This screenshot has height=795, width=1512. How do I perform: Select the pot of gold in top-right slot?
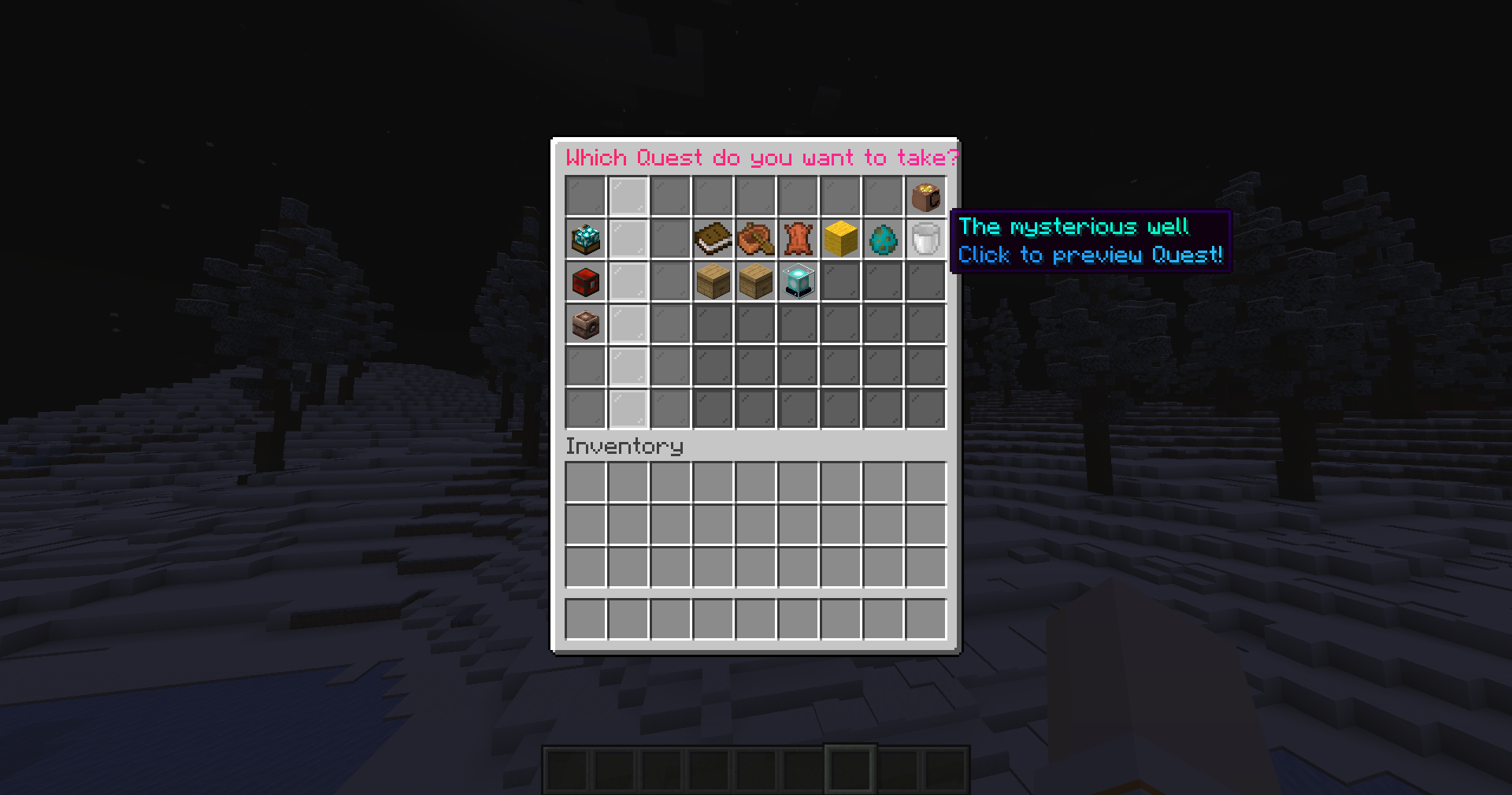tap(926, 197)
